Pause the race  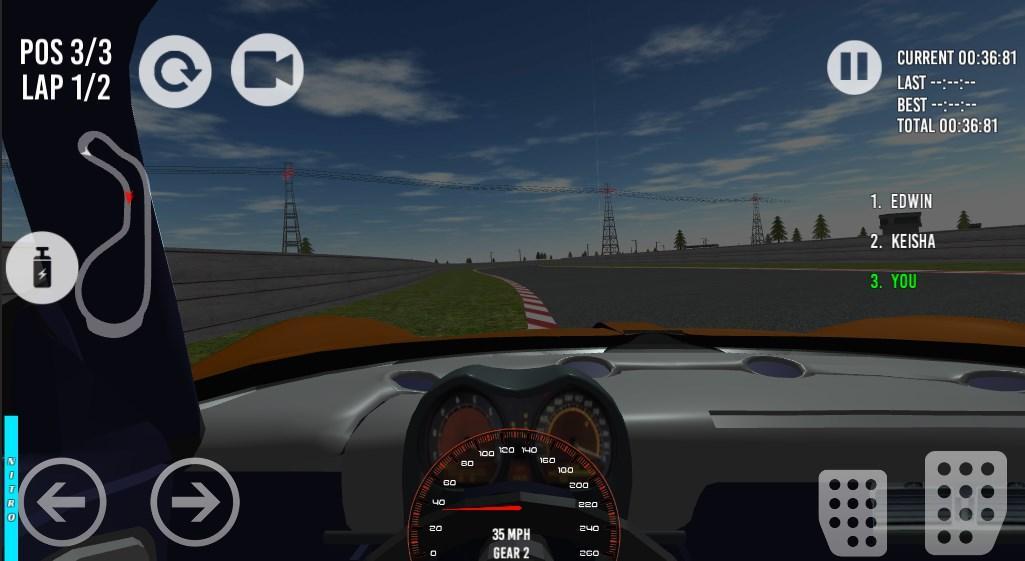pos(854,67)
